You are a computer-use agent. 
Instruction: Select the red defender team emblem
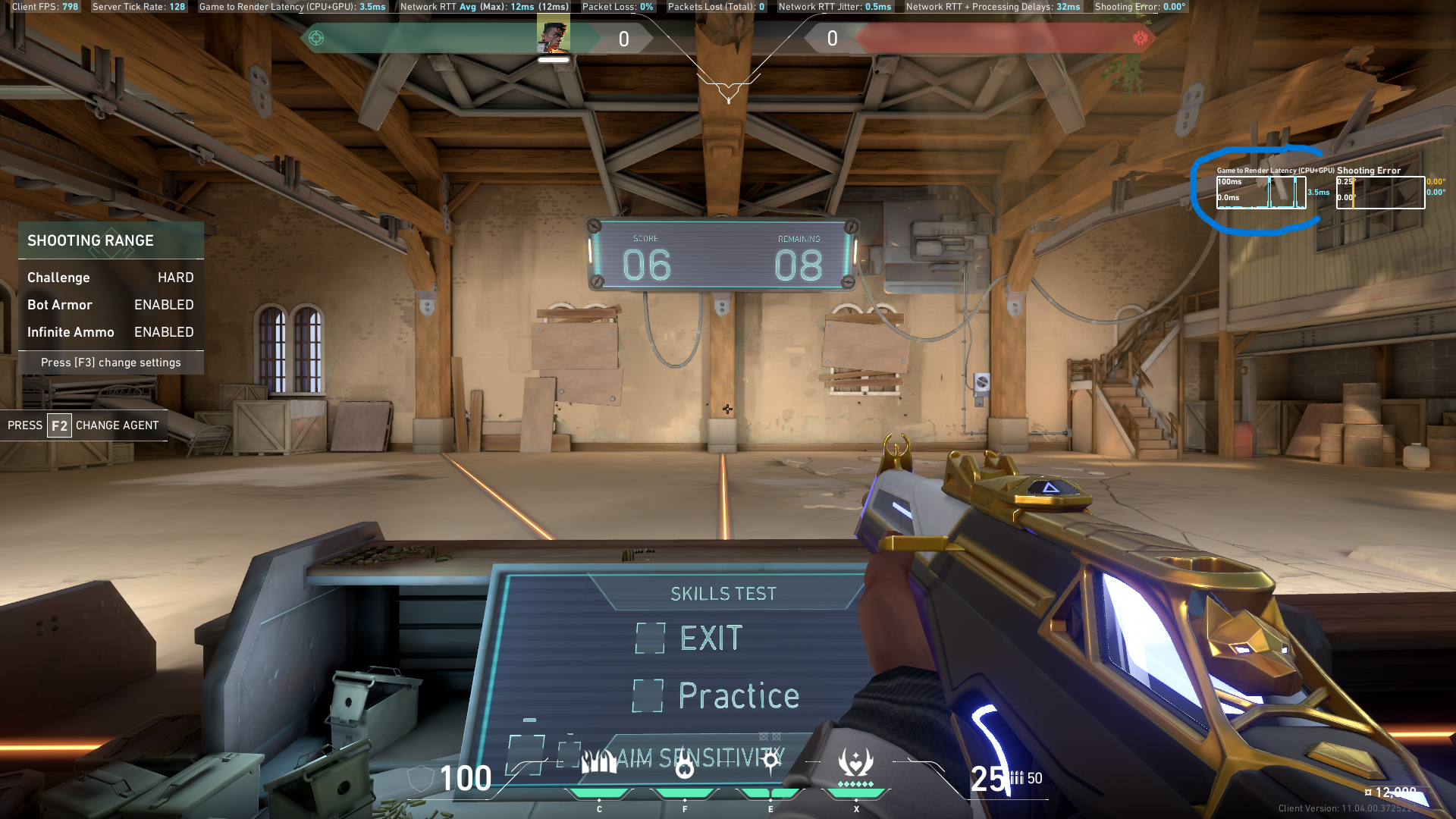click(1140, 38)
